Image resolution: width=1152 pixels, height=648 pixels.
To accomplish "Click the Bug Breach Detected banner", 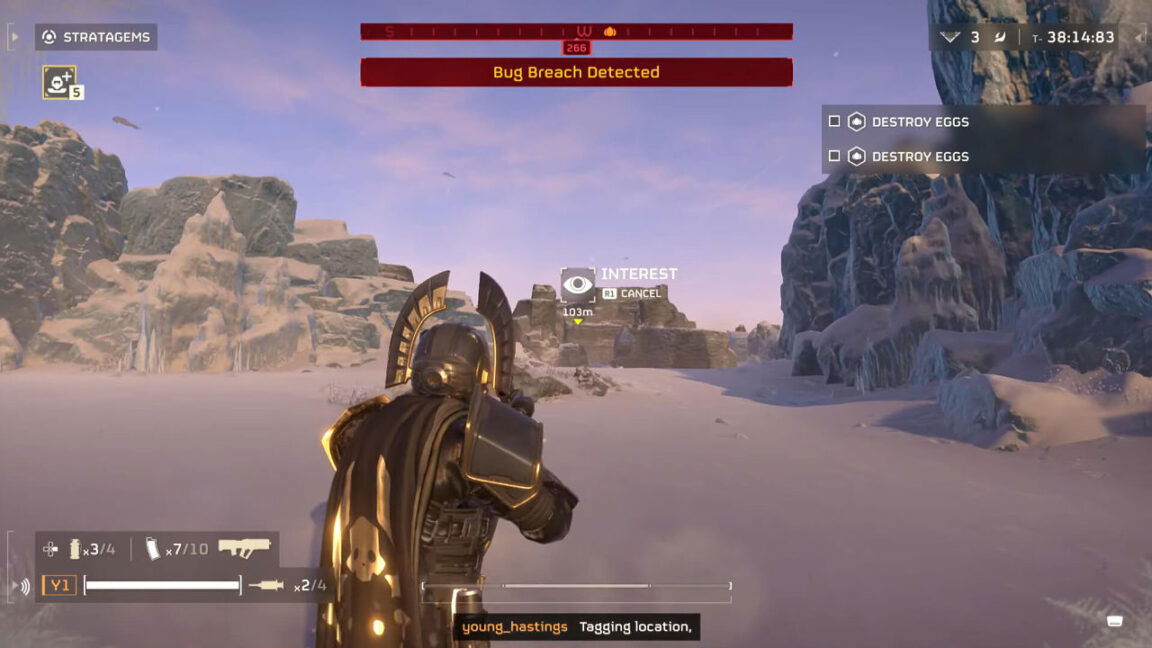I will (576, 72).
